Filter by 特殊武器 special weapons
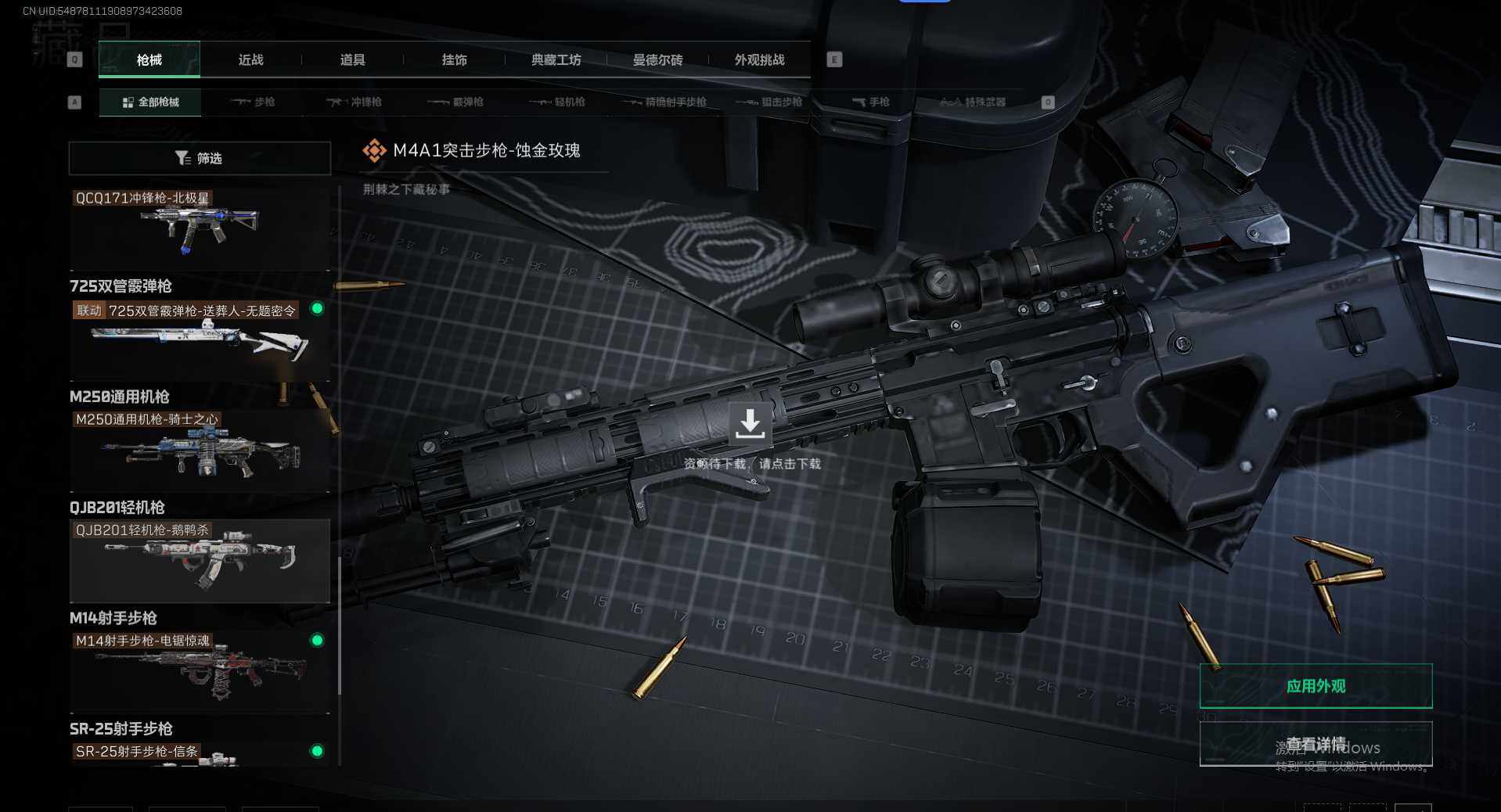Screen dimensions: 1501x812 point(973,102)
